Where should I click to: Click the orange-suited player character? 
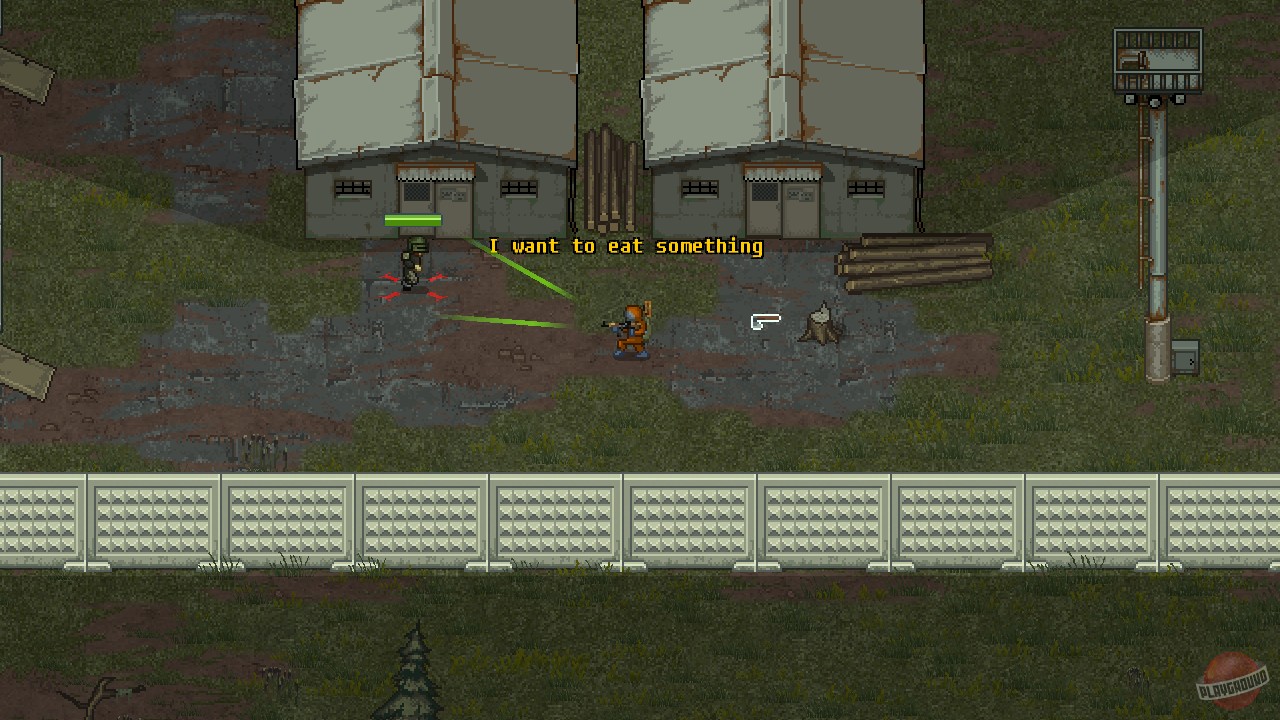[x=632, y=328]
